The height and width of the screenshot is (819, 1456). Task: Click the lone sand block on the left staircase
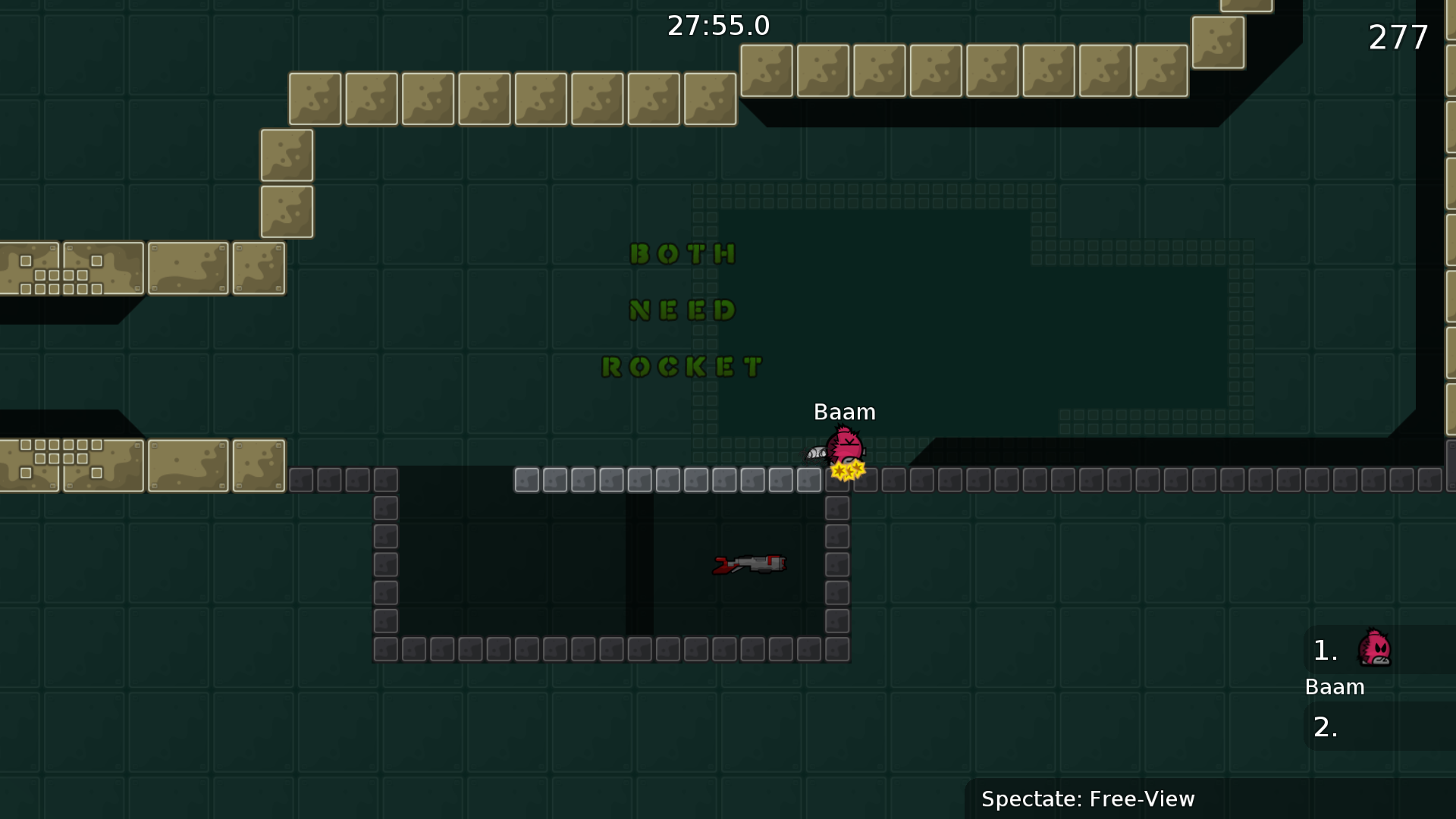(x=287, y=155)
